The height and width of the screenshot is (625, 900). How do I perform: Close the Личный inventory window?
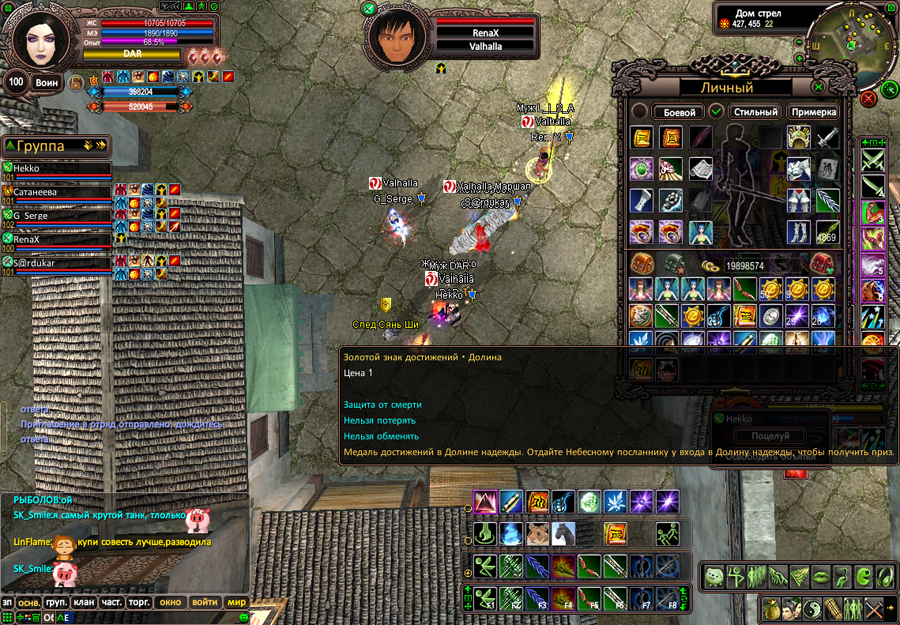click(820, 87)
